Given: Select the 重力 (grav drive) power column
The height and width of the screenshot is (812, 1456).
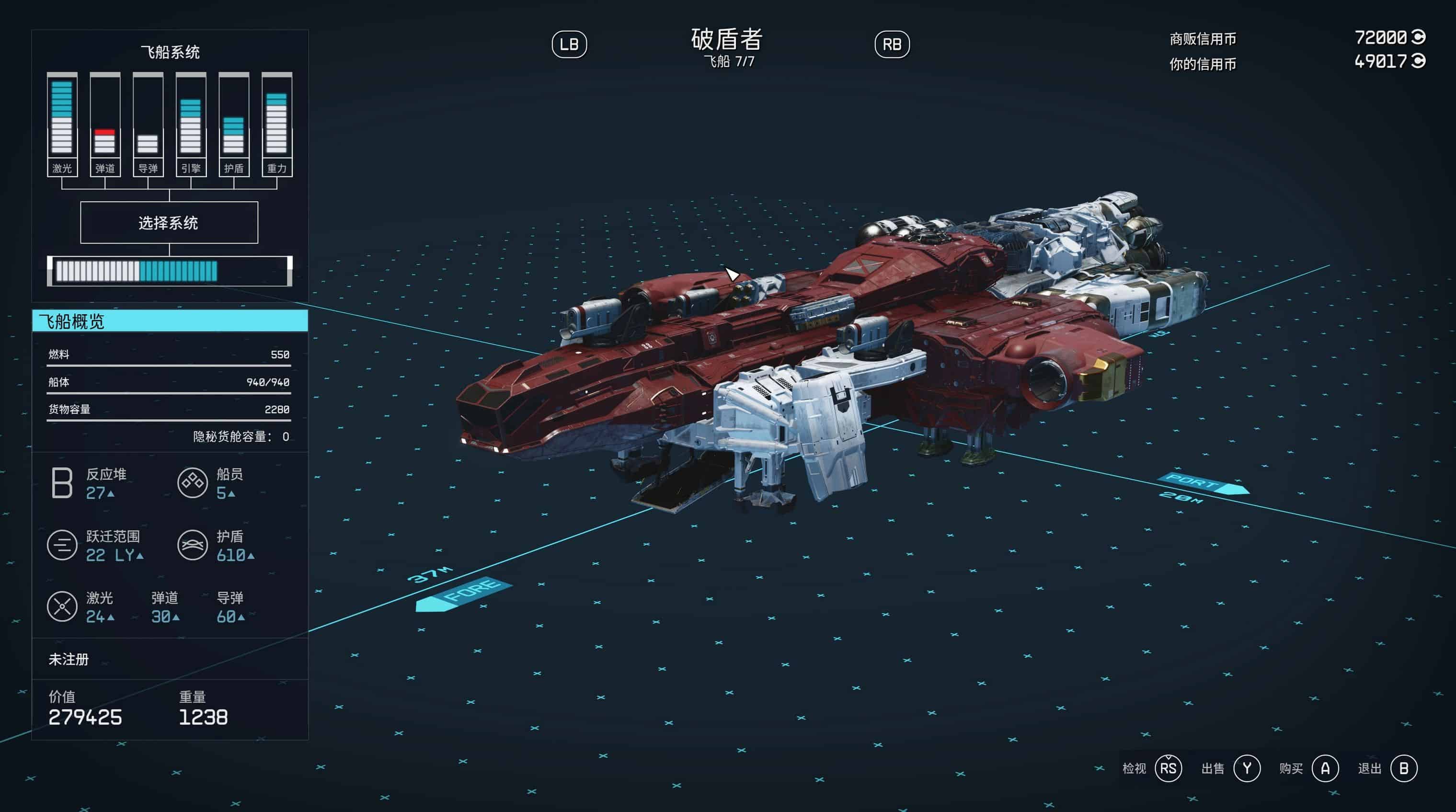Looking at the screenshot, I should [277, 124].
